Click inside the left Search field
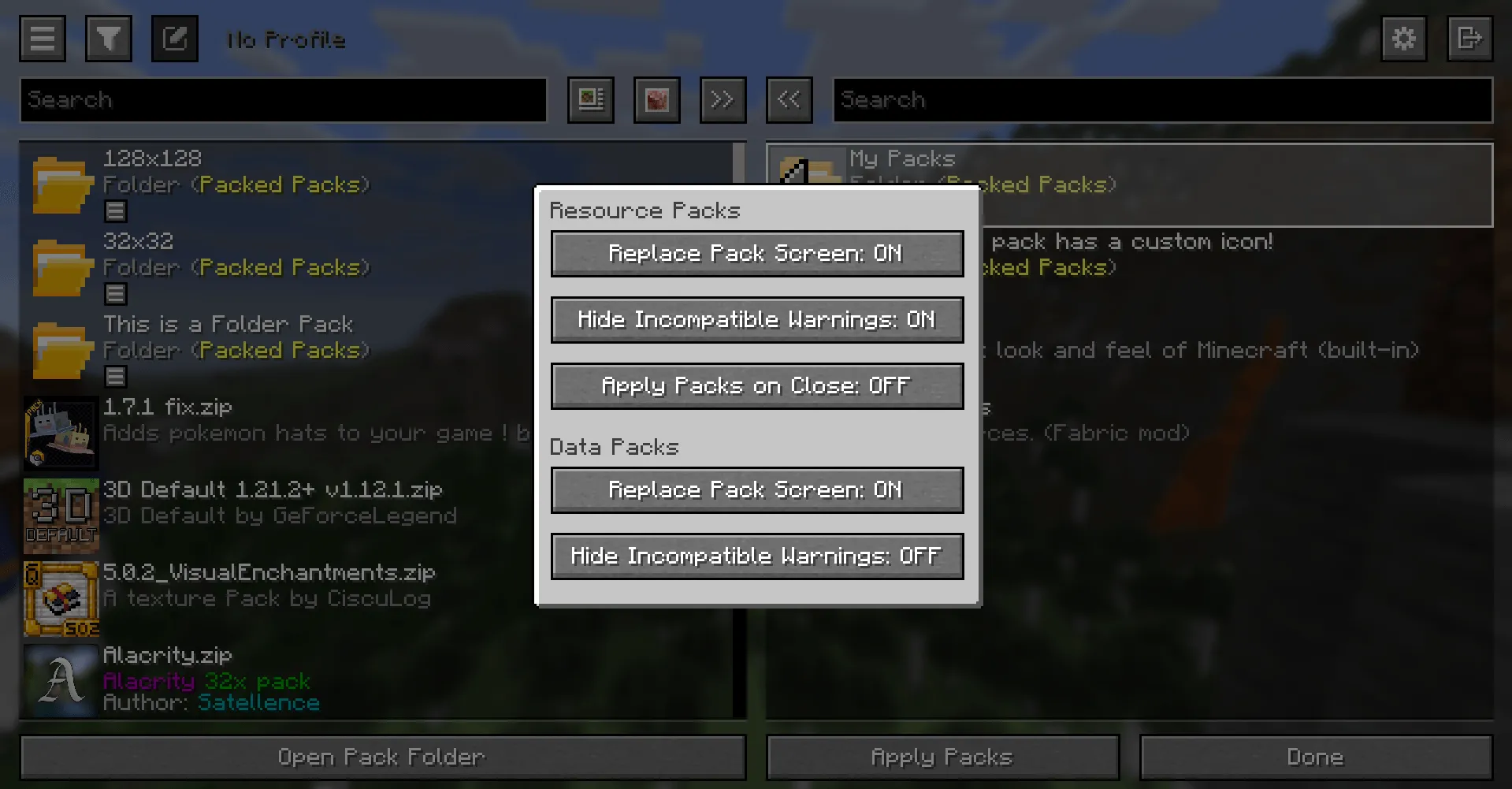Image resolution: width=1512 pixels, height=789 pixels. click(x=284, y=100)
